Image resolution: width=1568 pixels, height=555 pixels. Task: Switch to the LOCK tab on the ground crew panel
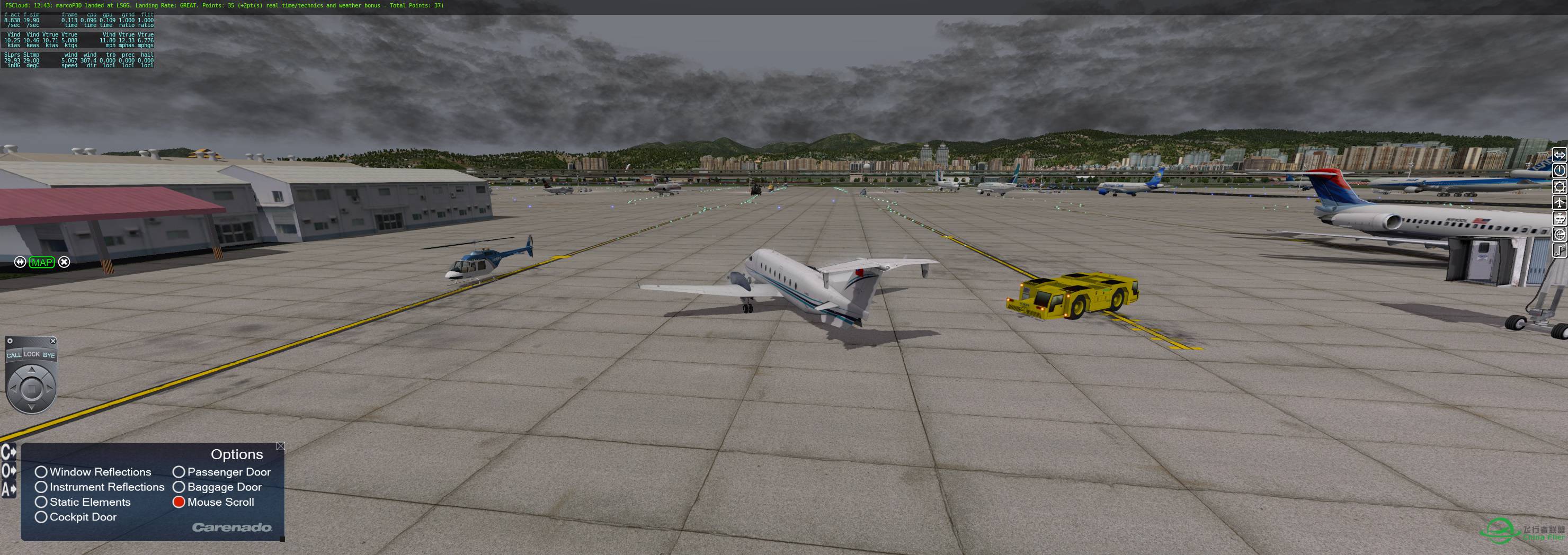[x=31, y=354]
